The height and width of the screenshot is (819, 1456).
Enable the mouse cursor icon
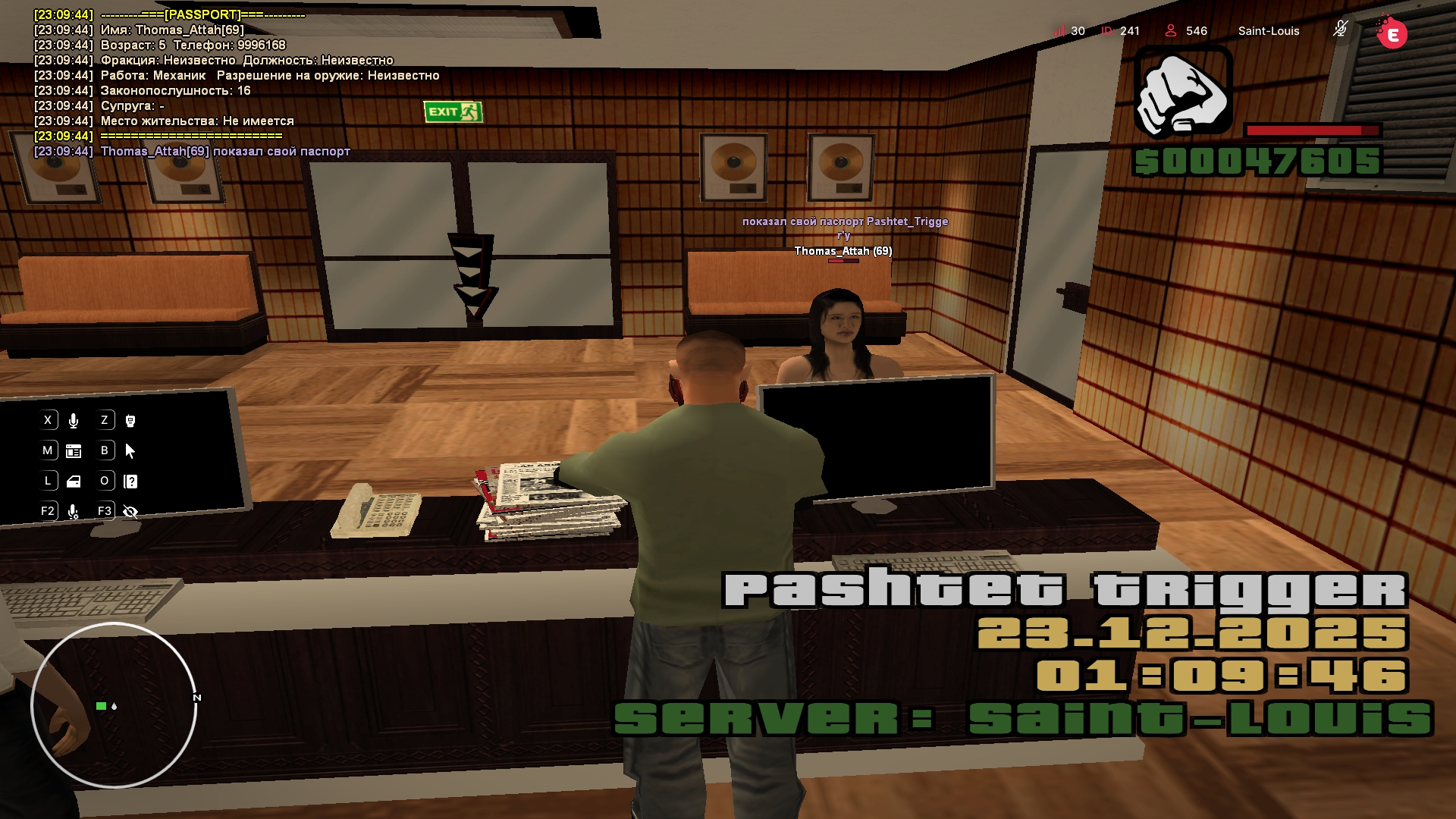click(x=130, y=451)
